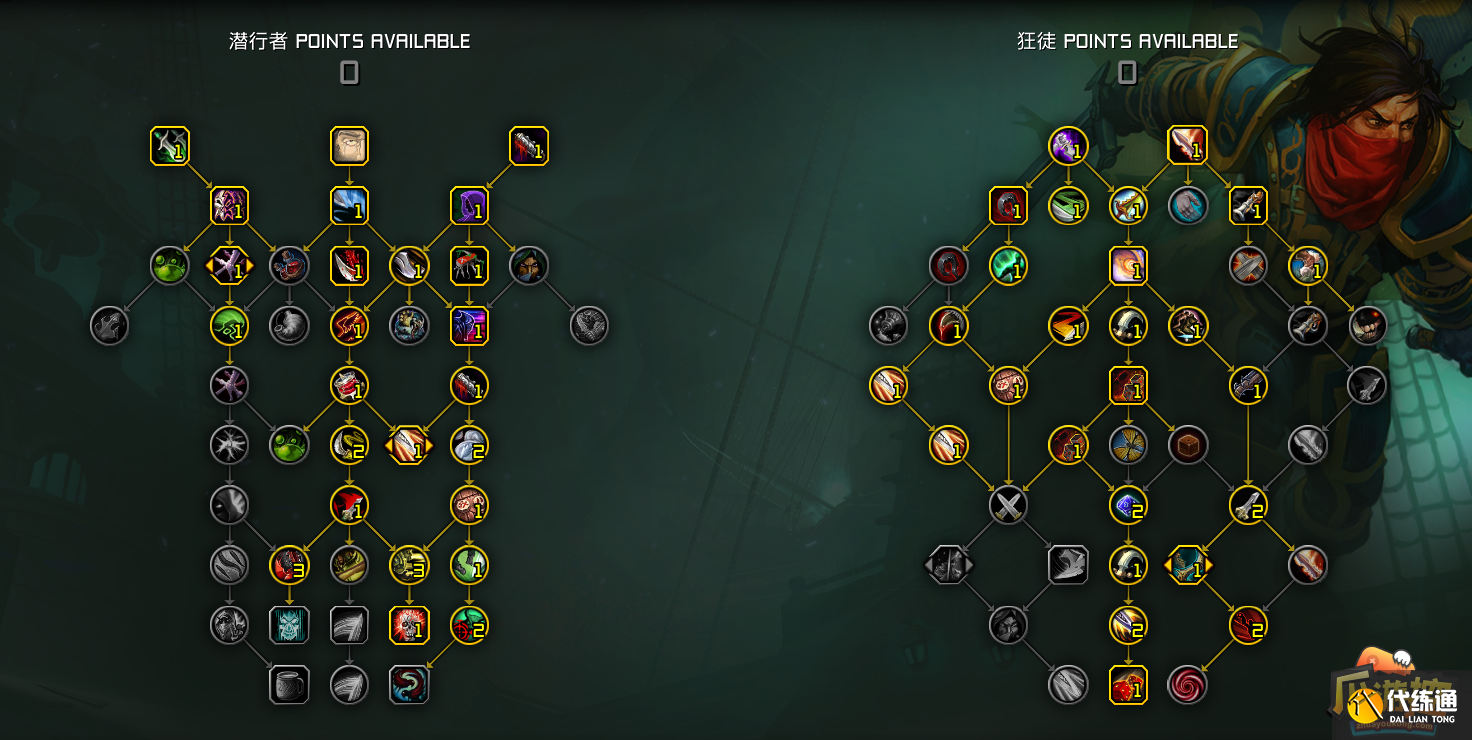Enable the grey feather talent node
The height and width of the screenshot is (740, 1472).
tap(349, 624)
